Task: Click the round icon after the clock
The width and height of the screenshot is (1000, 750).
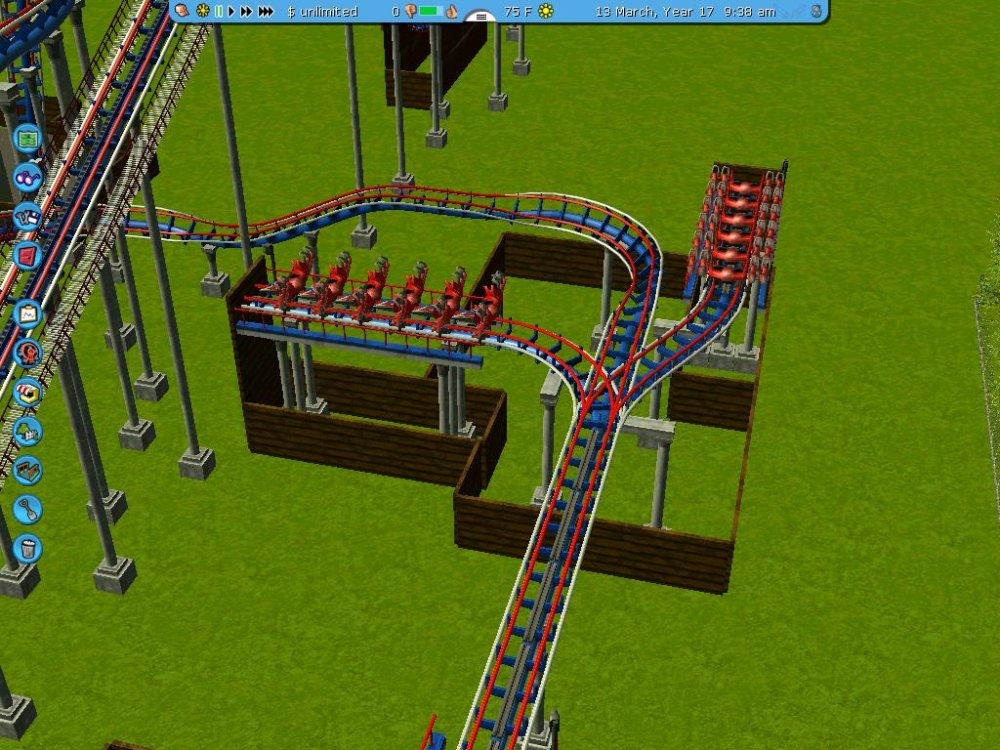Action: (816, 11)
